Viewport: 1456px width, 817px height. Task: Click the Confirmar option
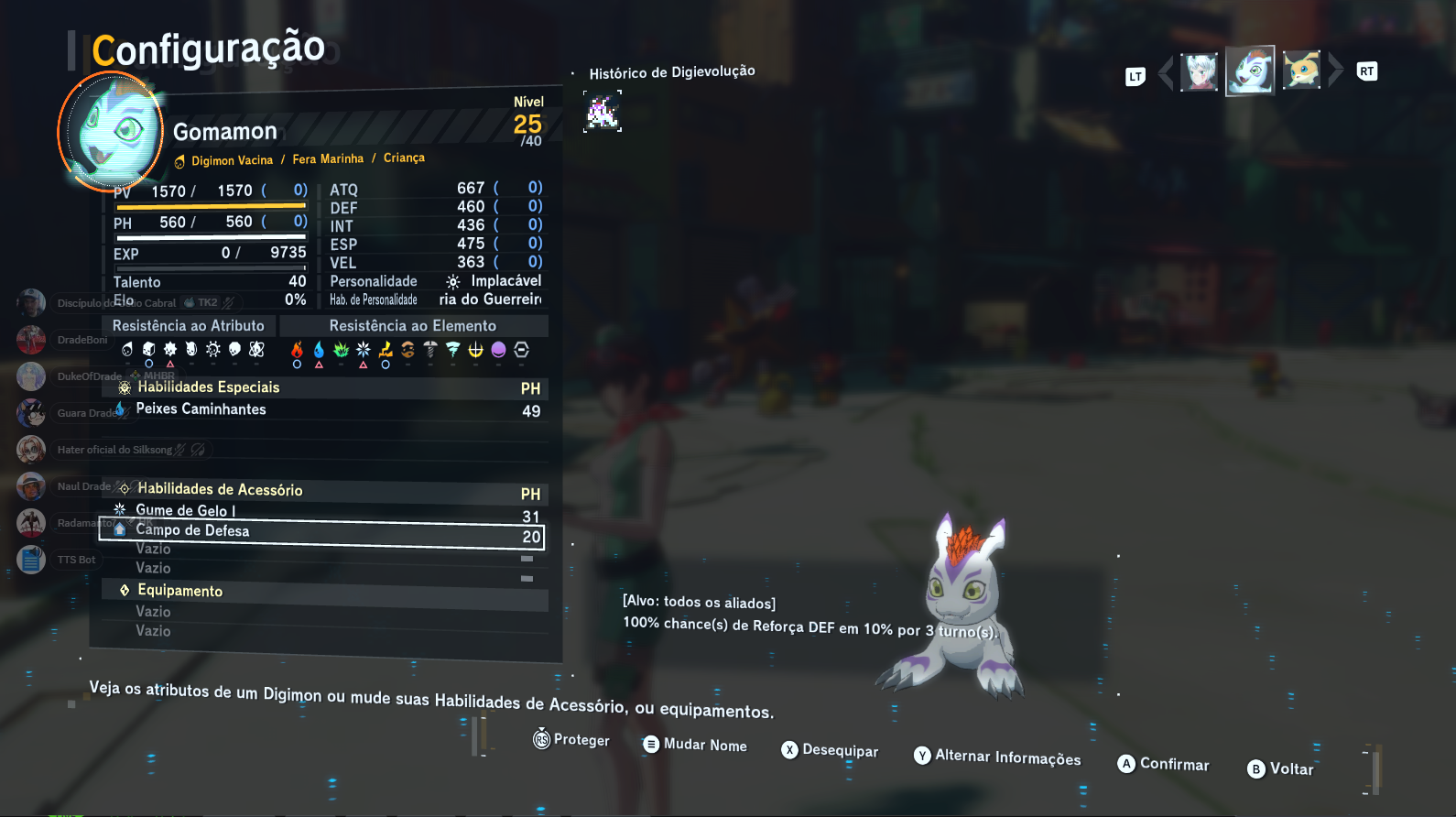tap(1164, 765)
